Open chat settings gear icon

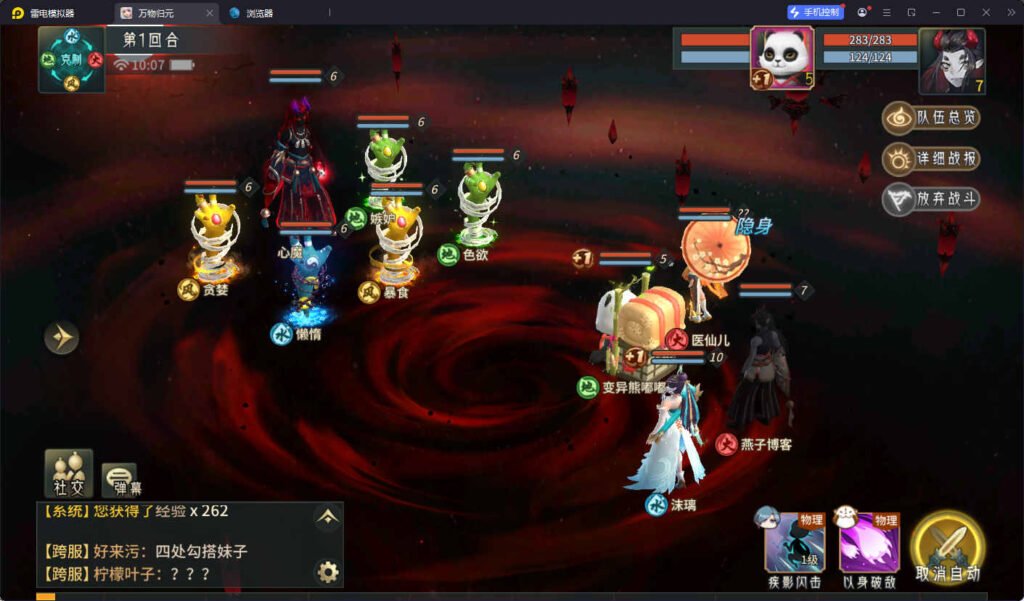click(x=327, y=572)
